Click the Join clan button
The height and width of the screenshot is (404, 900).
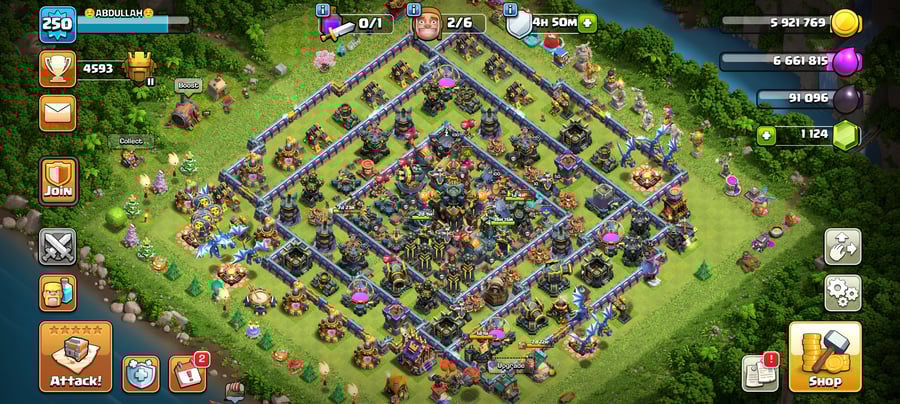pyautogui.click(x=58, y=180)
